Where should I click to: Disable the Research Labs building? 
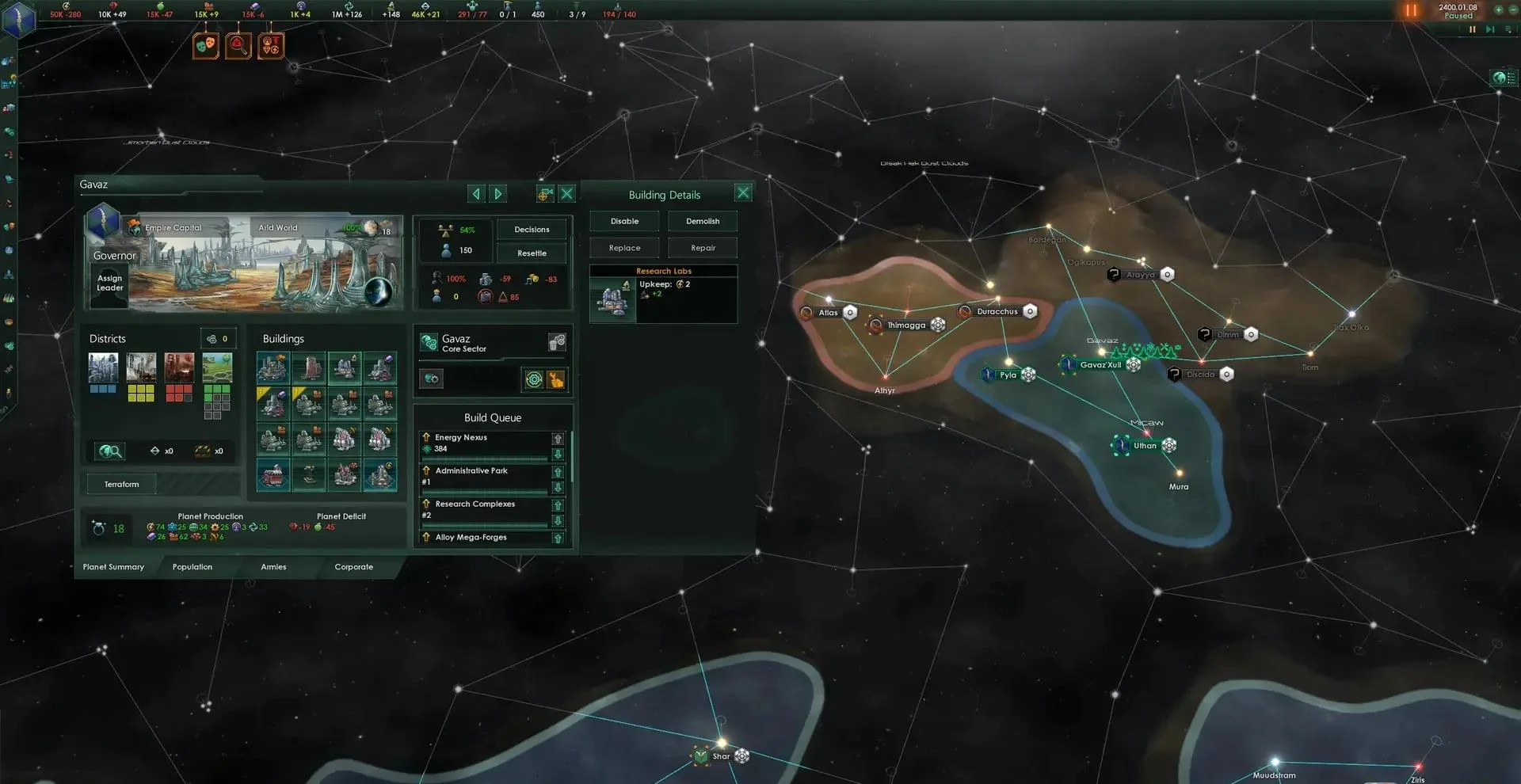click(x=624, y=222)
